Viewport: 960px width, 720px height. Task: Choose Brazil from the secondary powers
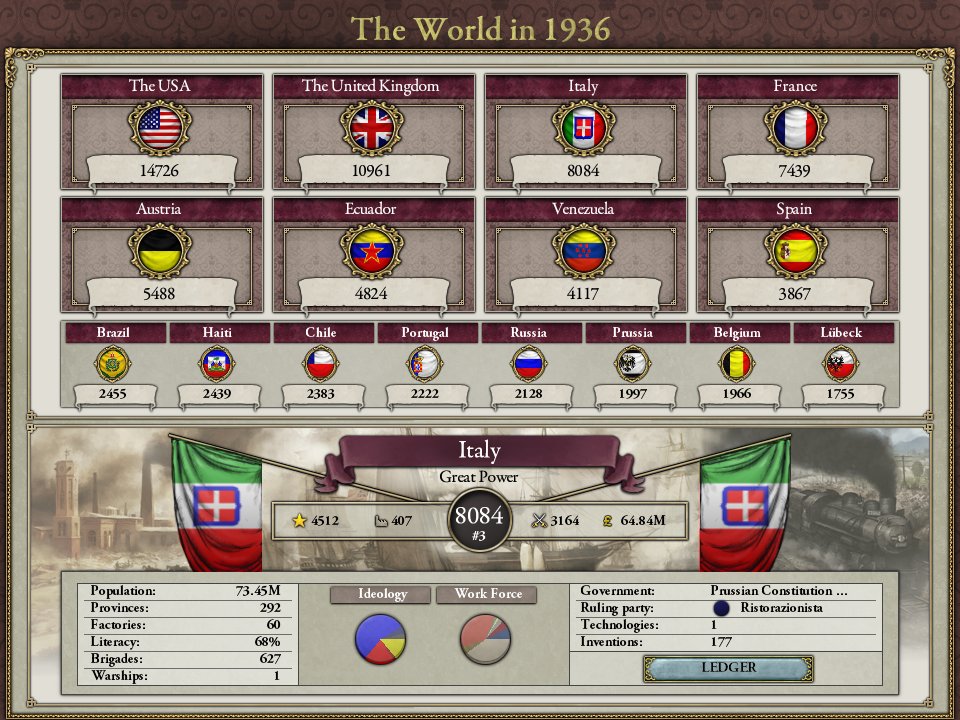pyautogui.click(x=113, y=364)
